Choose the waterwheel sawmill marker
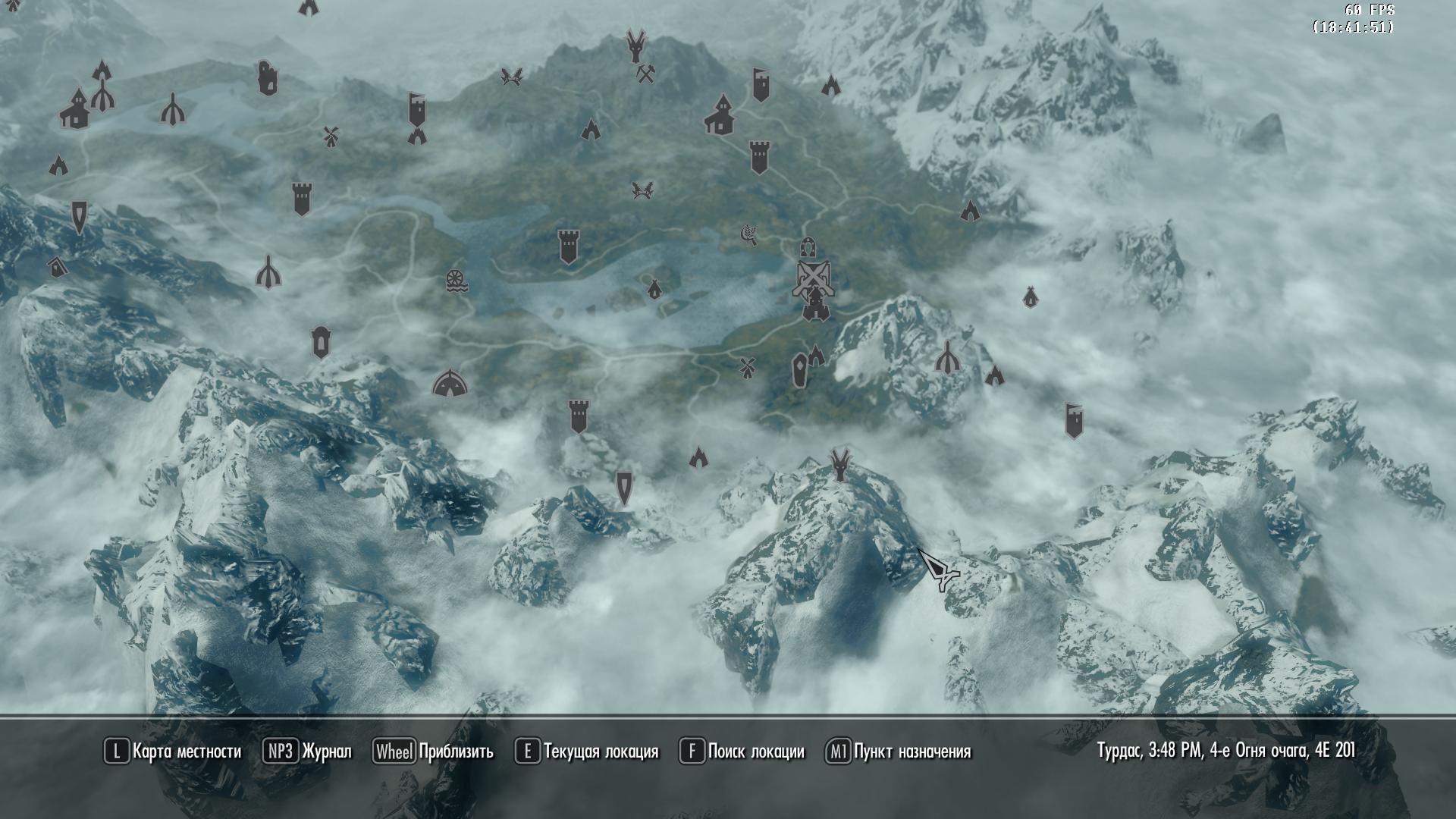 457,280
